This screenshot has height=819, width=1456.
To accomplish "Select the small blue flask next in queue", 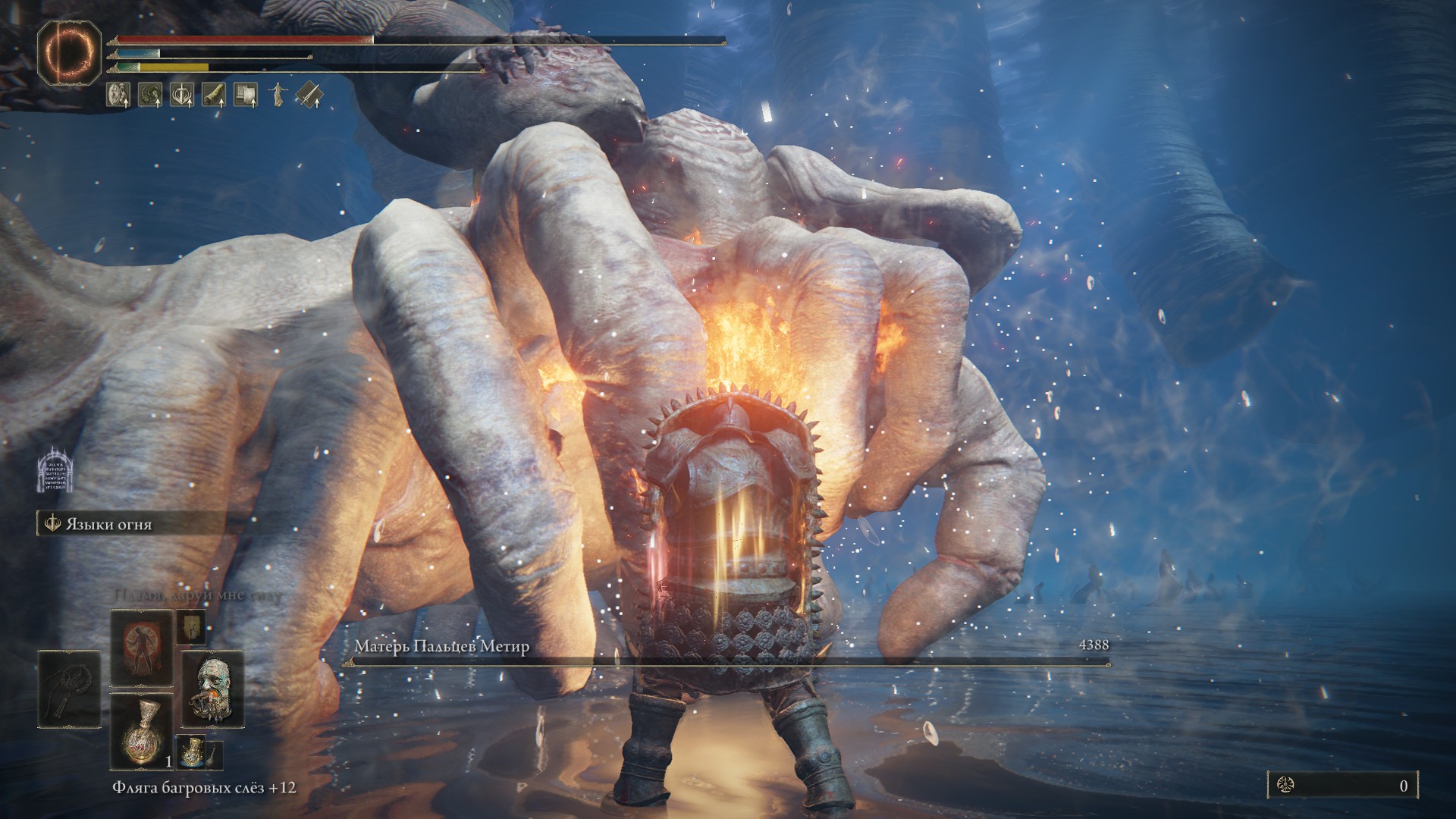I will pos(192,752).
